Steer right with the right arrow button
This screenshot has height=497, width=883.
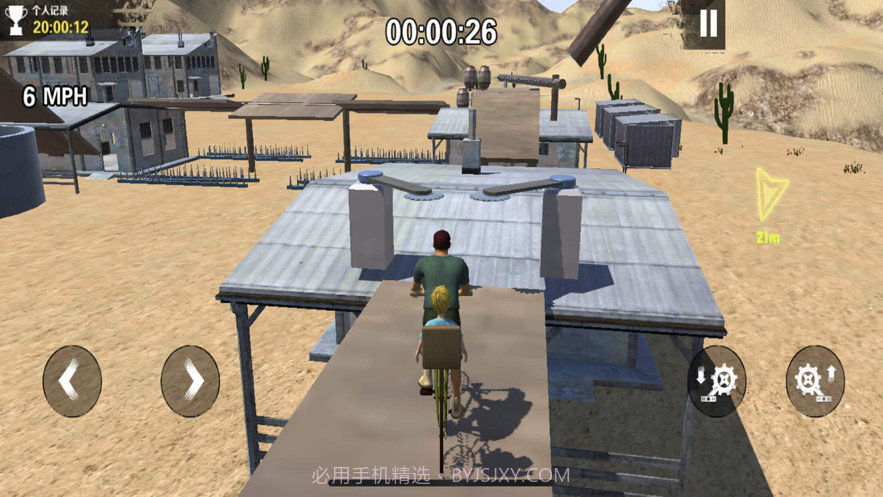click(190, 381)
